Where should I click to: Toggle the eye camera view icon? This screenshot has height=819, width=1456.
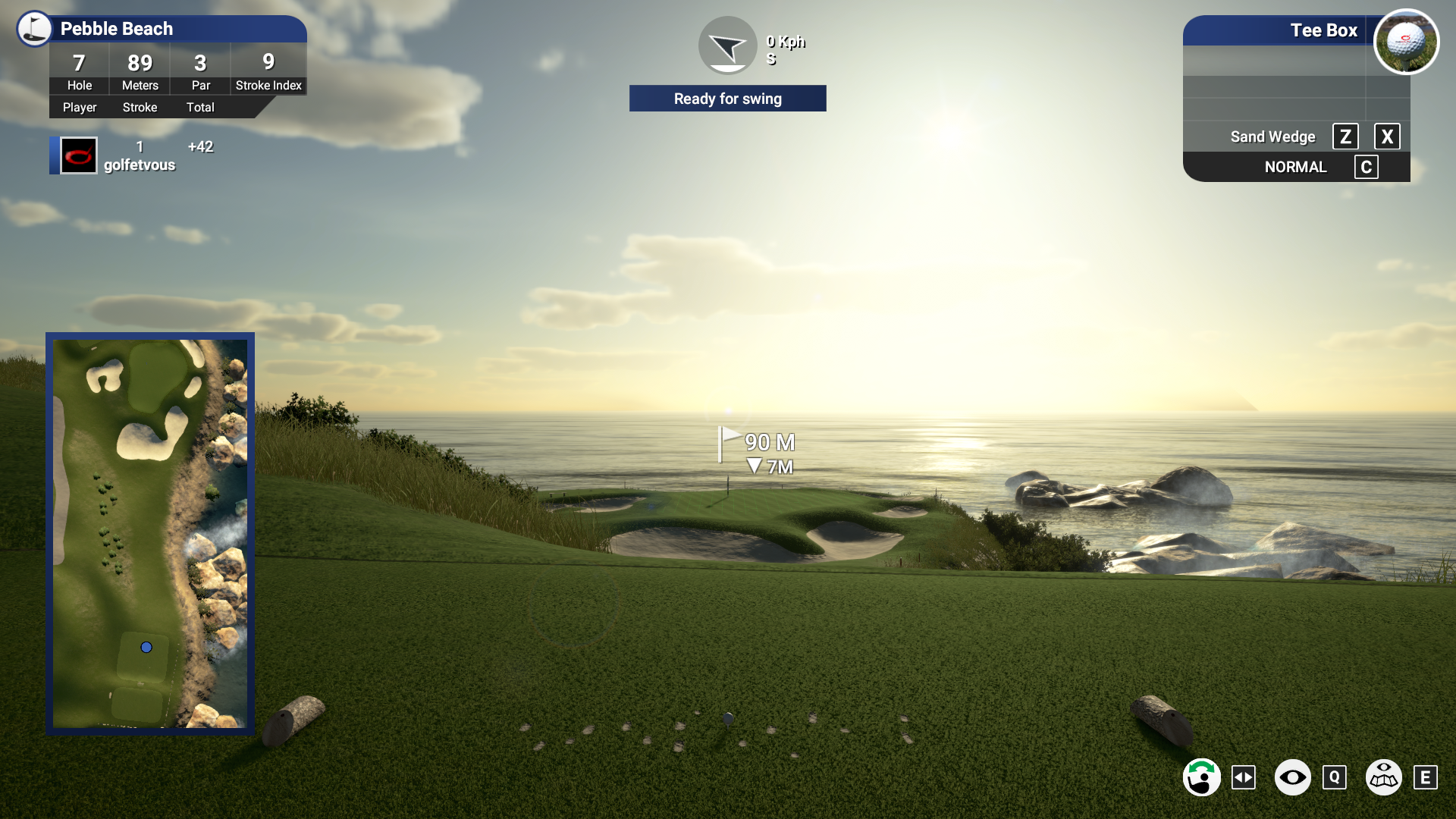click(x=1293, y=777)
